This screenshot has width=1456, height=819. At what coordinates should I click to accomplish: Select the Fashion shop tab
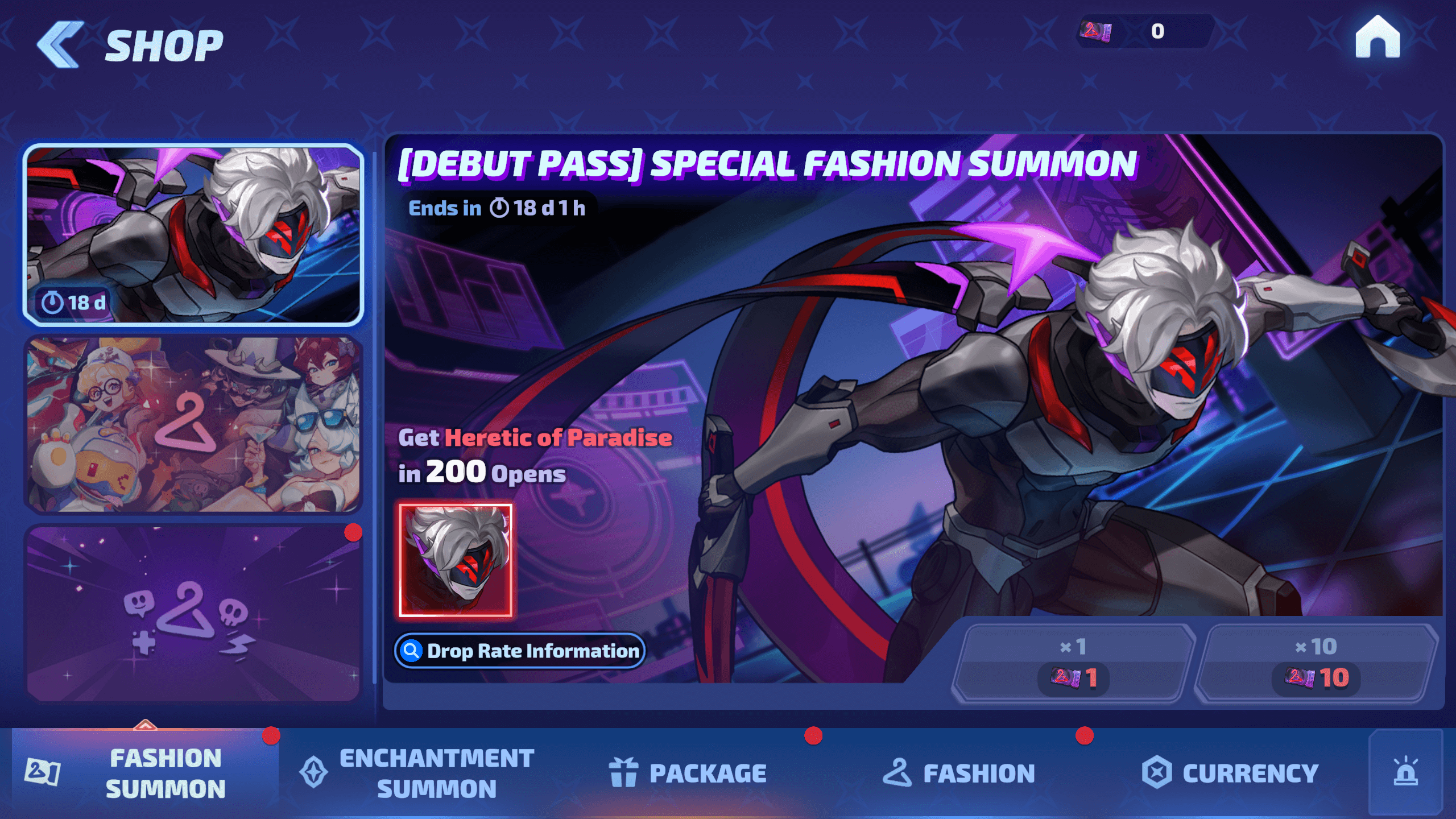pos(959,773)
